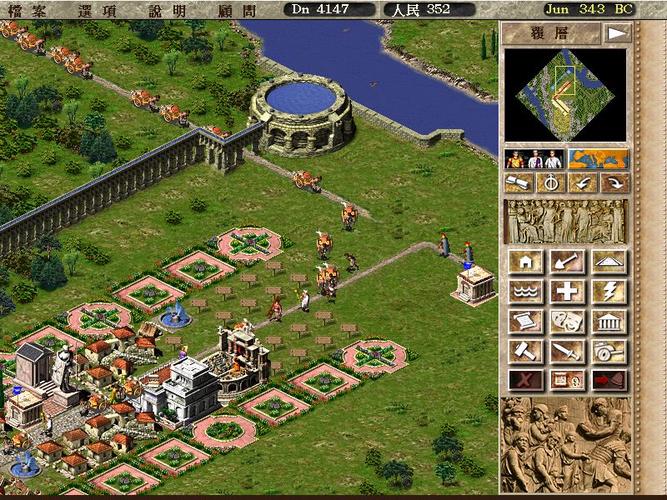Open the empire map
The width and height of the screenshot is (667, 500).
pyautogui.click(x=598, y=159)
